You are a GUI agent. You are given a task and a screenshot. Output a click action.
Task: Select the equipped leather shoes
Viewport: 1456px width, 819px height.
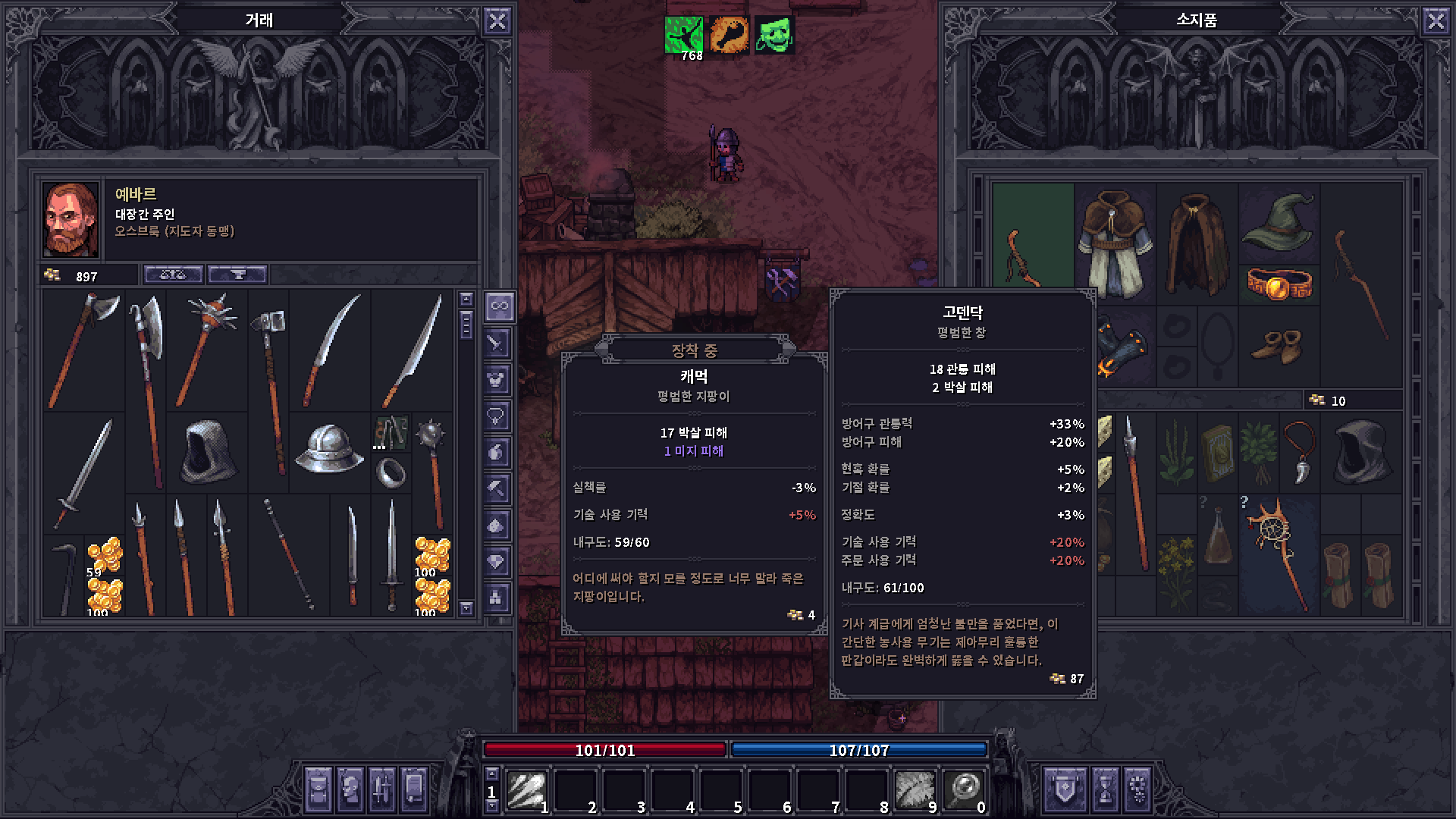point(1277,347)
